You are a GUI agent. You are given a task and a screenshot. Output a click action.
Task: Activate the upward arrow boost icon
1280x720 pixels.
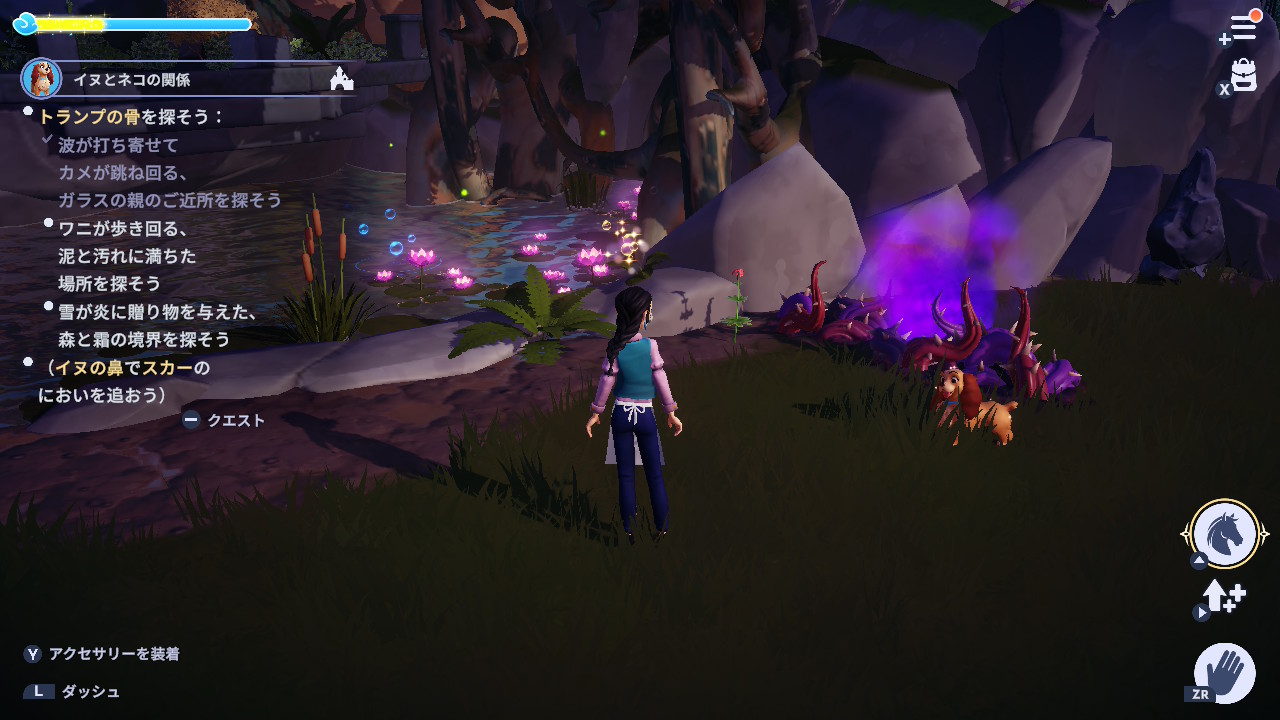pos(1223,597)
